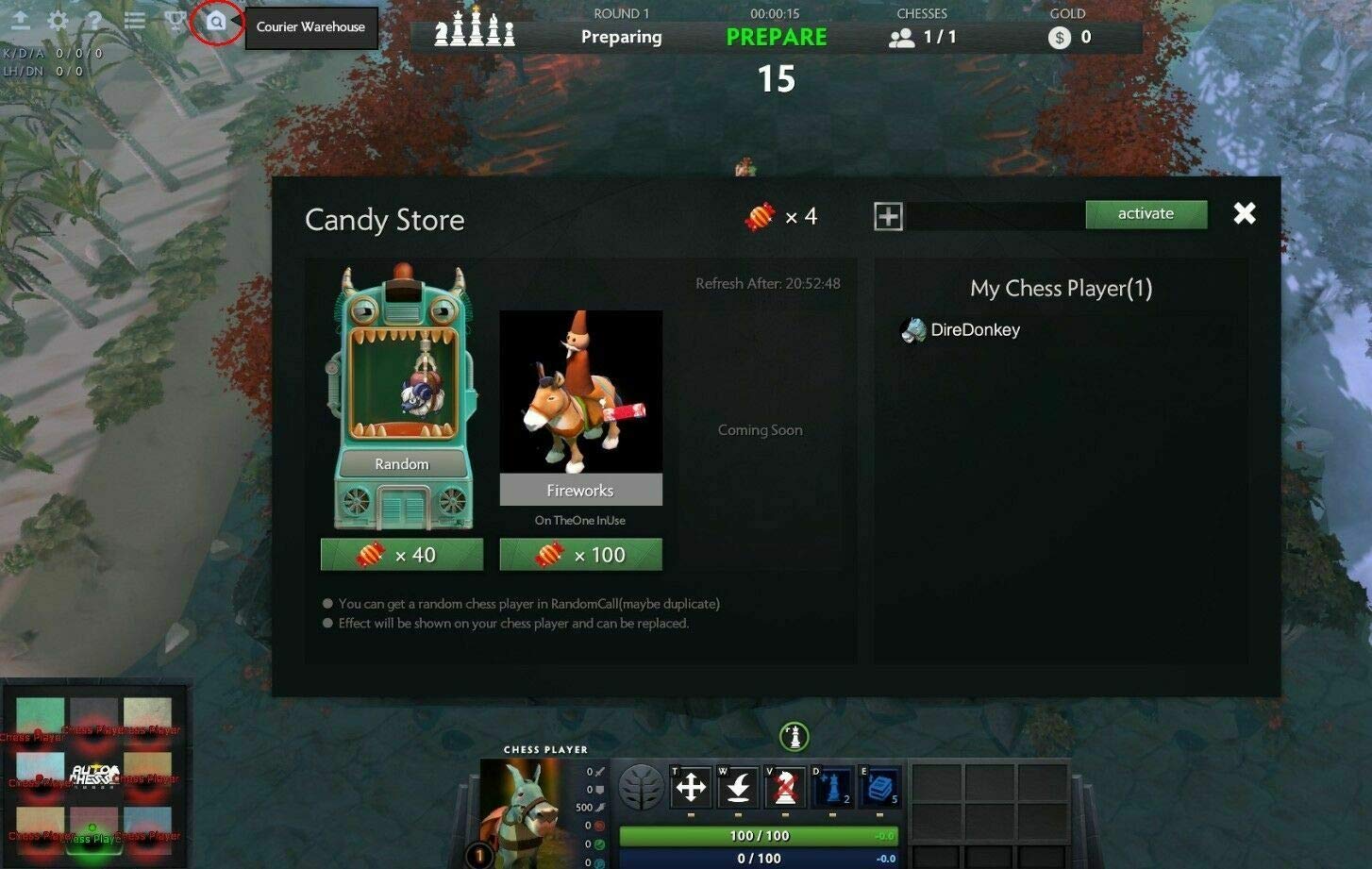Screen dimensions: 1372x869
Task: Click the upload icon at top left
Action: click(21, 21)
